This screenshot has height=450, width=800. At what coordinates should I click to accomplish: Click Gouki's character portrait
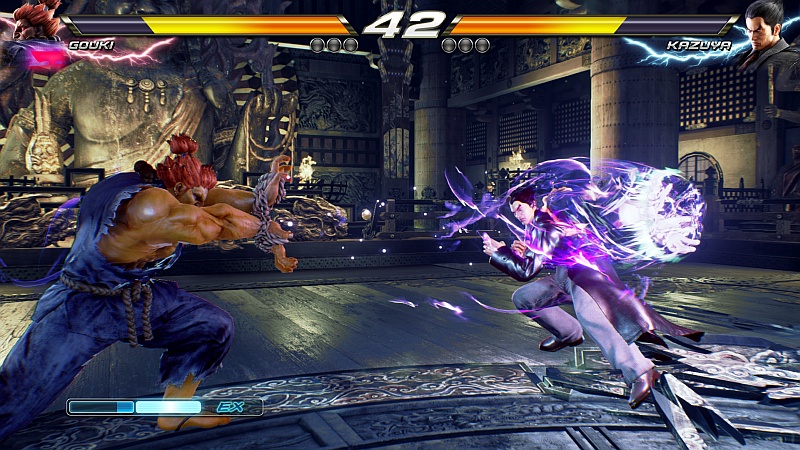(x=32, y=24)
